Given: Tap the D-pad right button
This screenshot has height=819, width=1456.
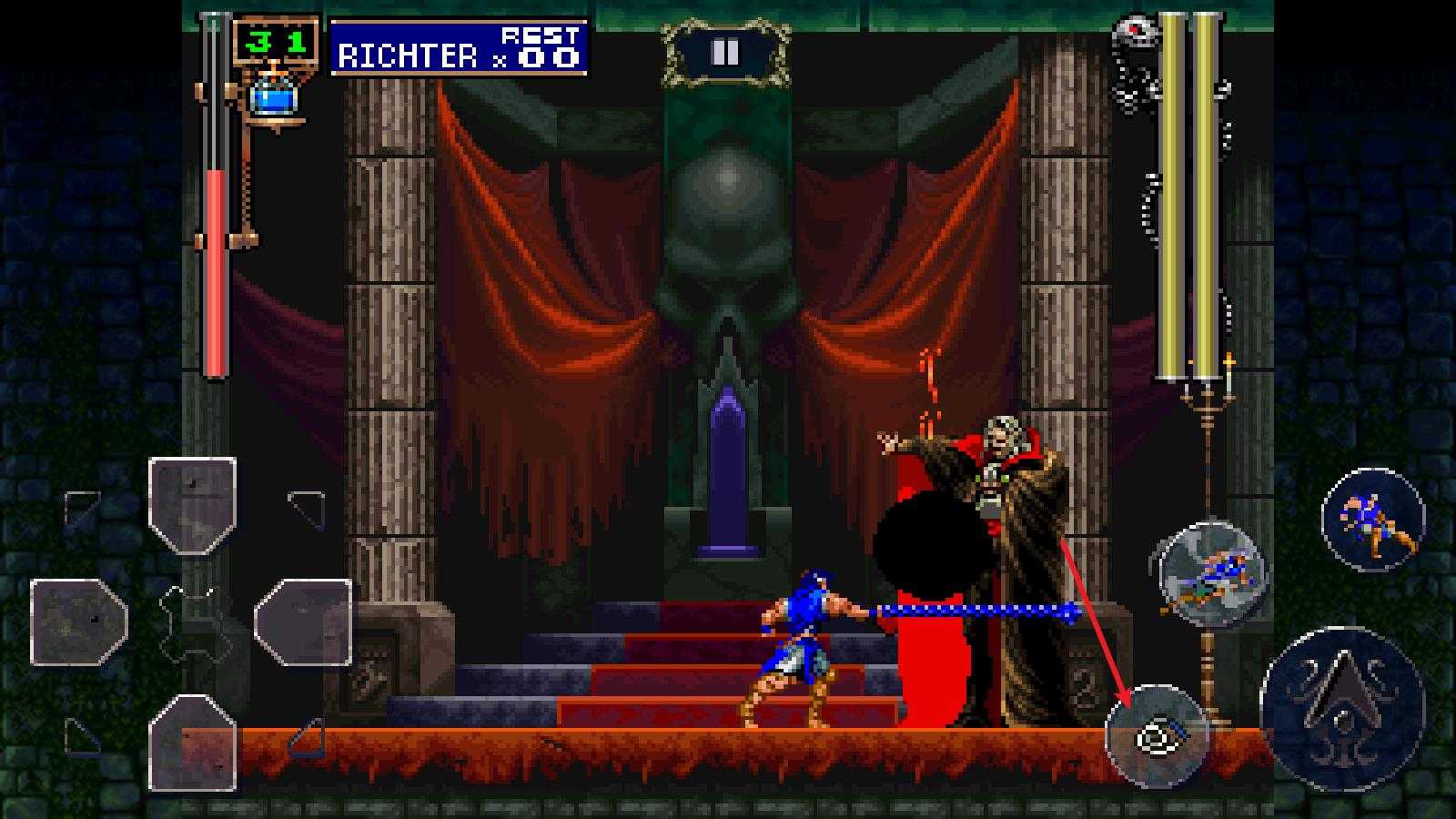Looking at the screenshot, I should click(x=303, y=622).
